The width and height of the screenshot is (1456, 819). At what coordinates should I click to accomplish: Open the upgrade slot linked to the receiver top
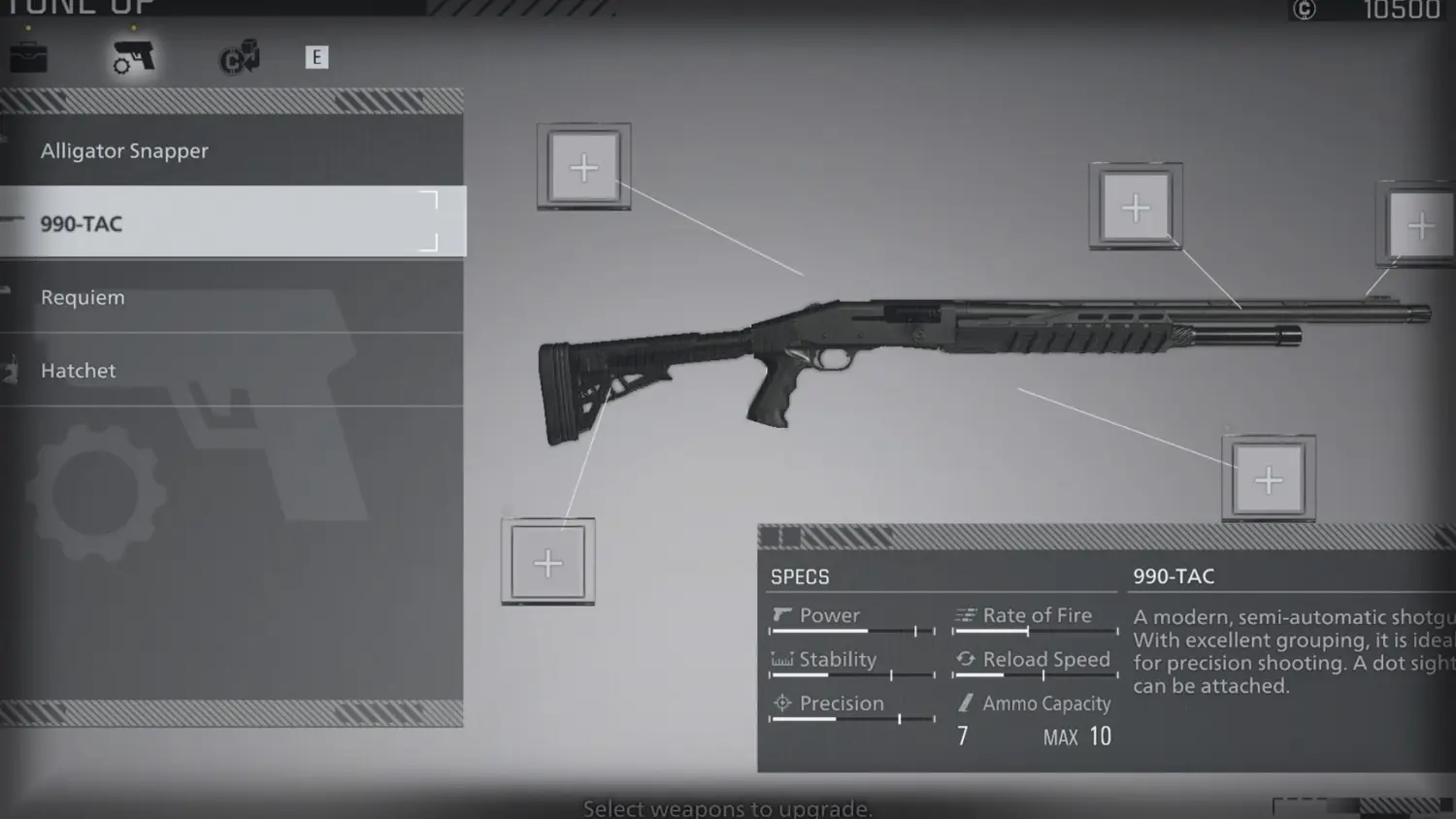[x=583, y=167]
